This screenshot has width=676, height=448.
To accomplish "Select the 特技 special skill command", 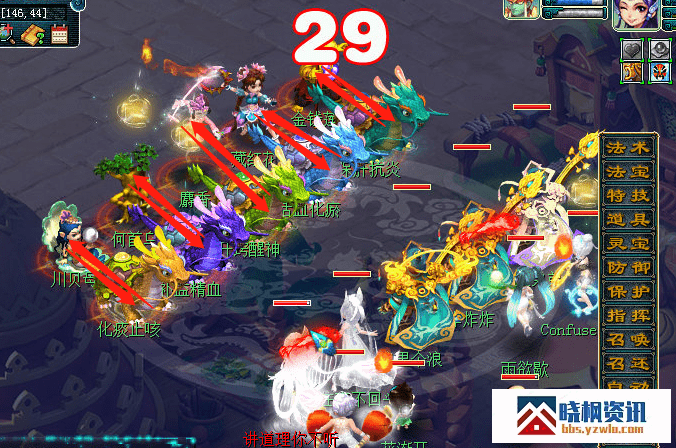I will [x=628, y=195].
